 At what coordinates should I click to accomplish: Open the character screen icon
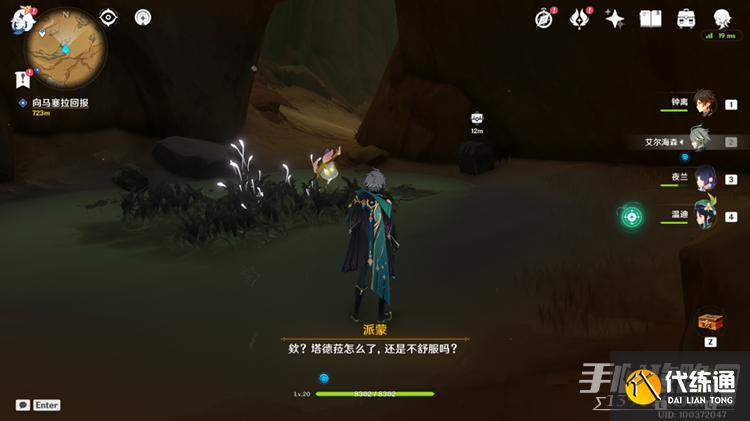click(722, 19)
